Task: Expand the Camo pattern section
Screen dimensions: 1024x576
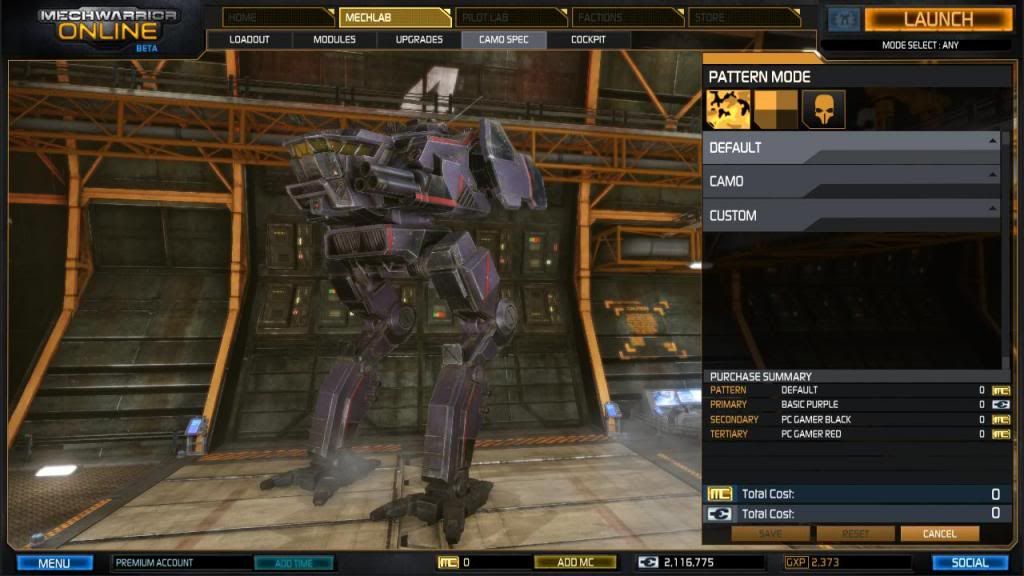Action: pyautogui.click(x=850, y=181)
